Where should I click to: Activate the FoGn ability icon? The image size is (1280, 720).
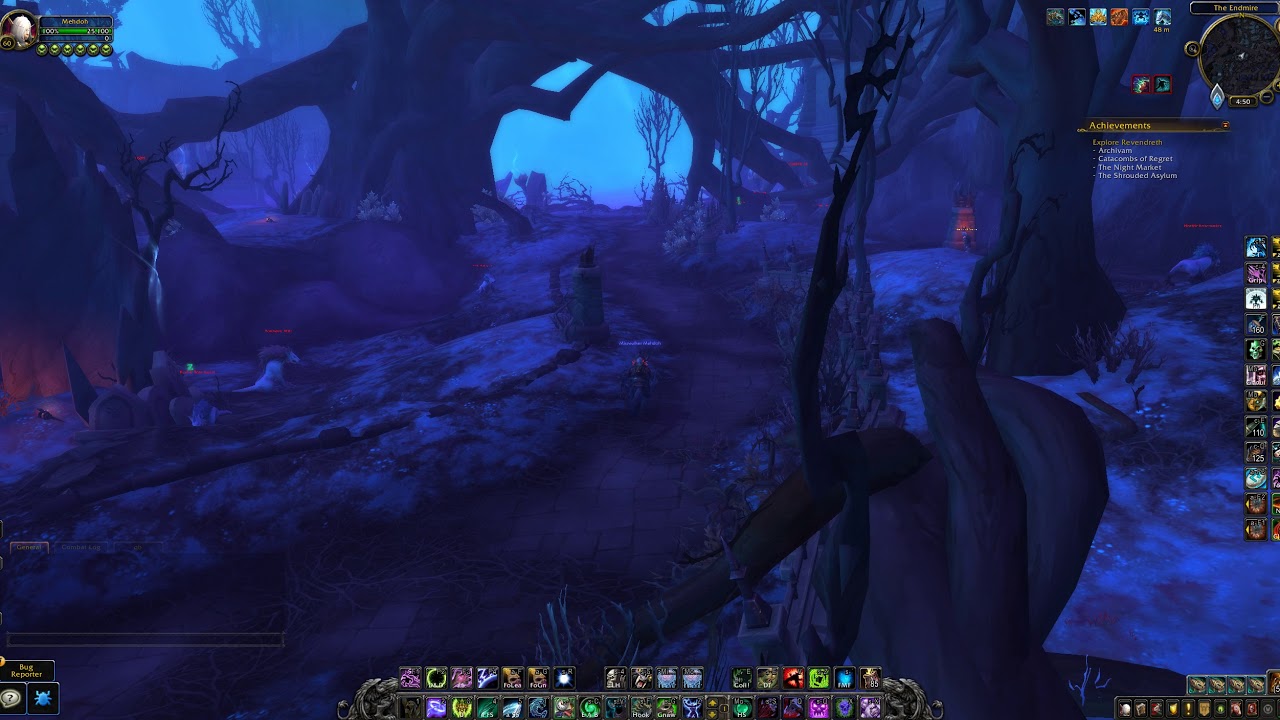pyautogui.click(x=536, y=680)
